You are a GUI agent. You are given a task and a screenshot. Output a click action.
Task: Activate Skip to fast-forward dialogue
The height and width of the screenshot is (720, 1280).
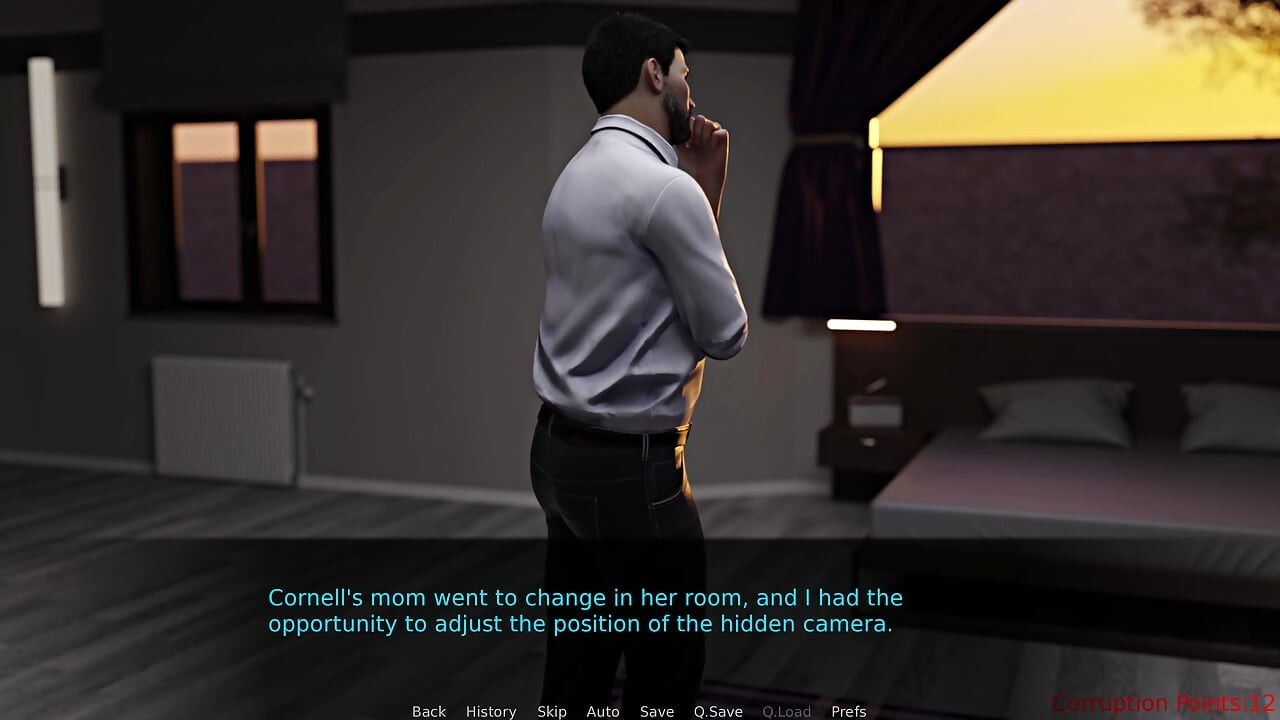552,711
